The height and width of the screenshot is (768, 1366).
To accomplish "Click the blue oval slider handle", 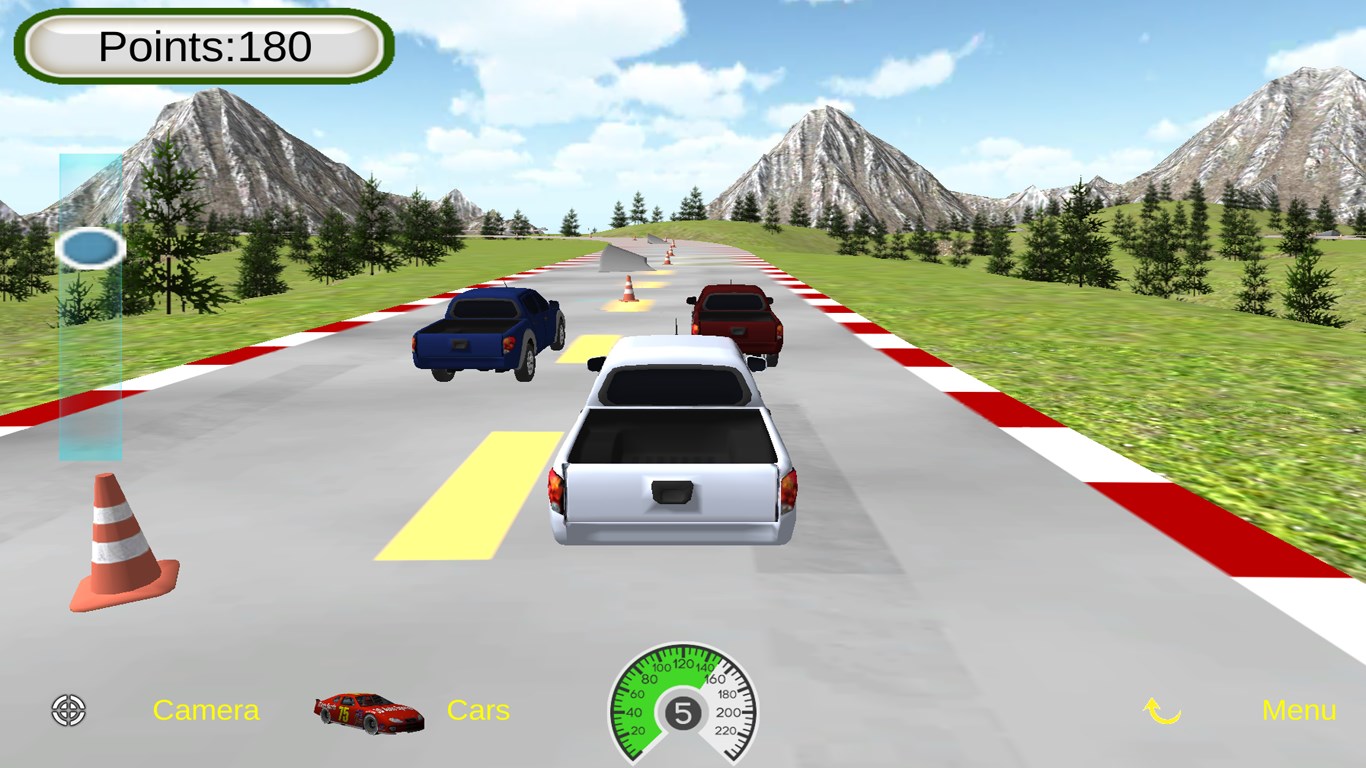I will [x=90, y=248].
